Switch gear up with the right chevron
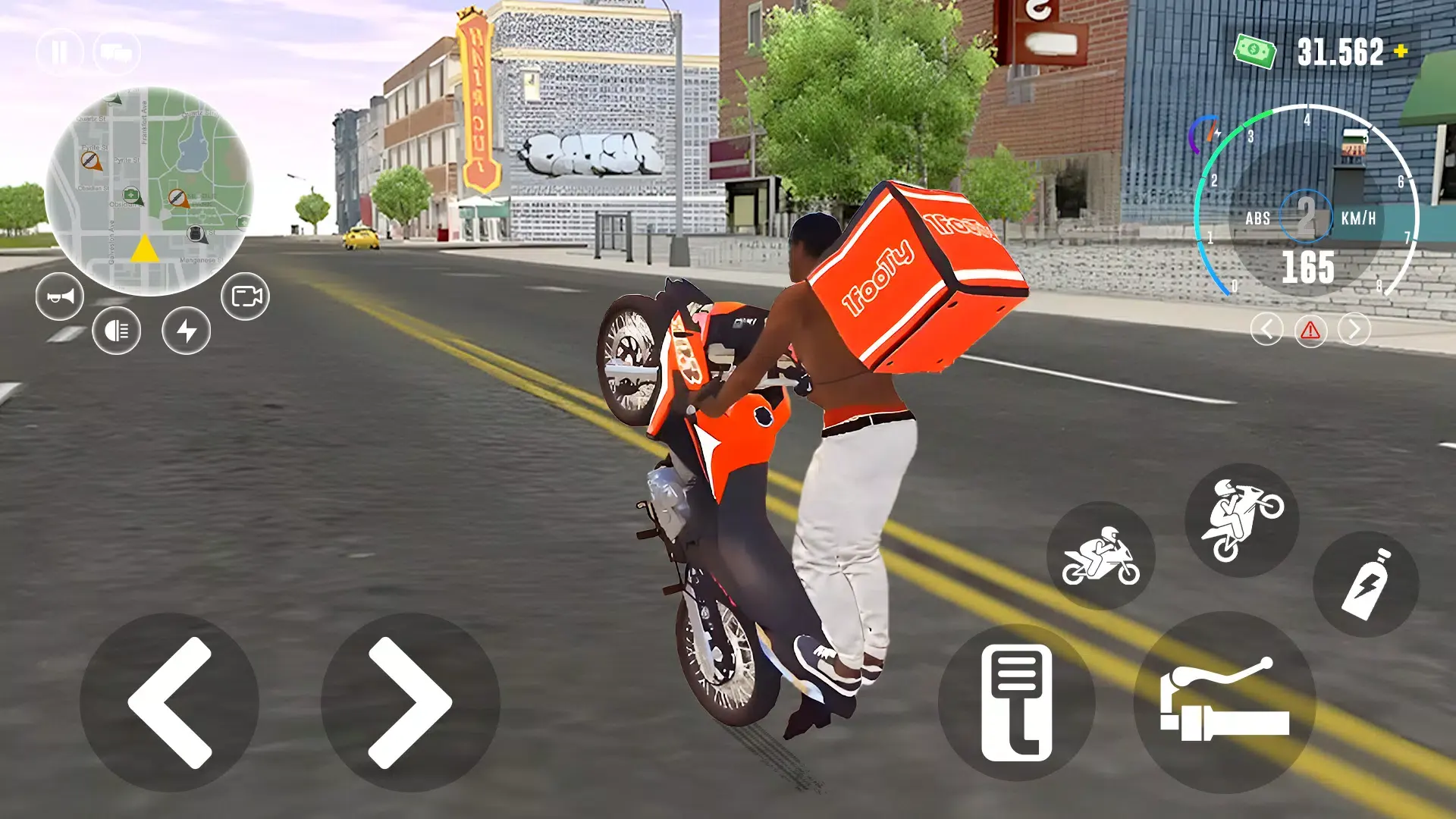This screenshot has width=1456, height=819. 1353,329
